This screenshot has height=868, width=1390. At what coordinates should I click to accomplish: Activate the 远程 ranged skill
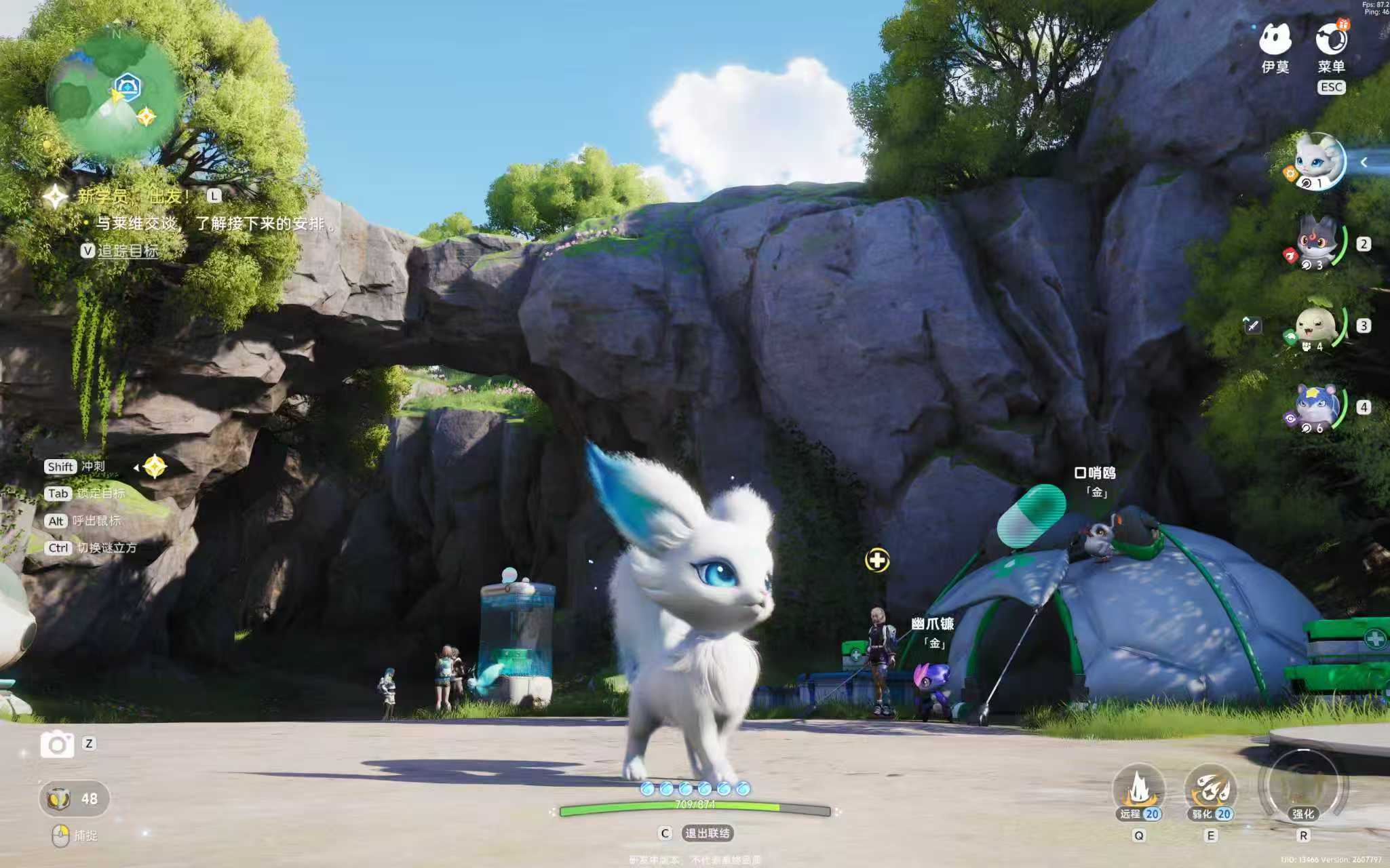1139,791
